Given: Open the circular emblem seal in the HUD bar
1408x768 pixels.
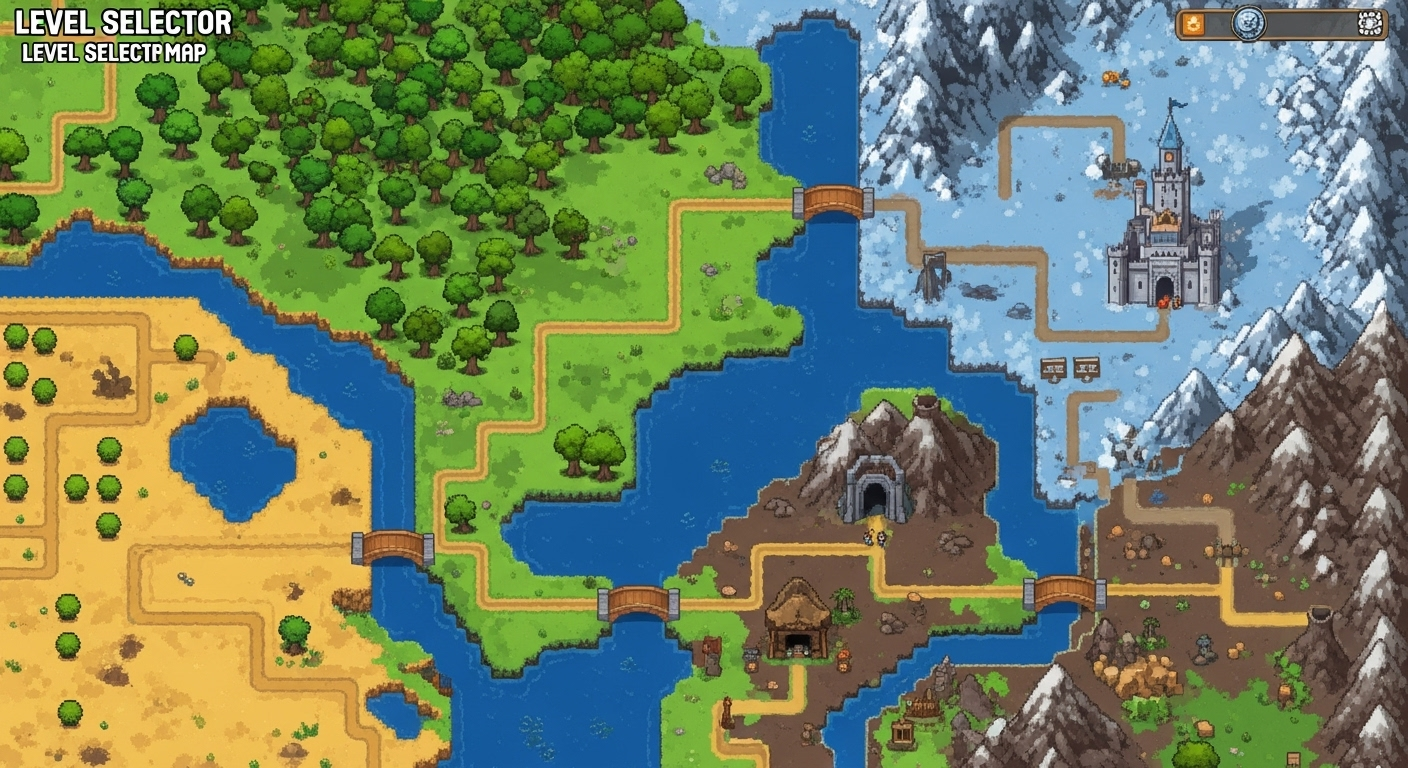Looking at the screenshot, I should coord(1249,23).
